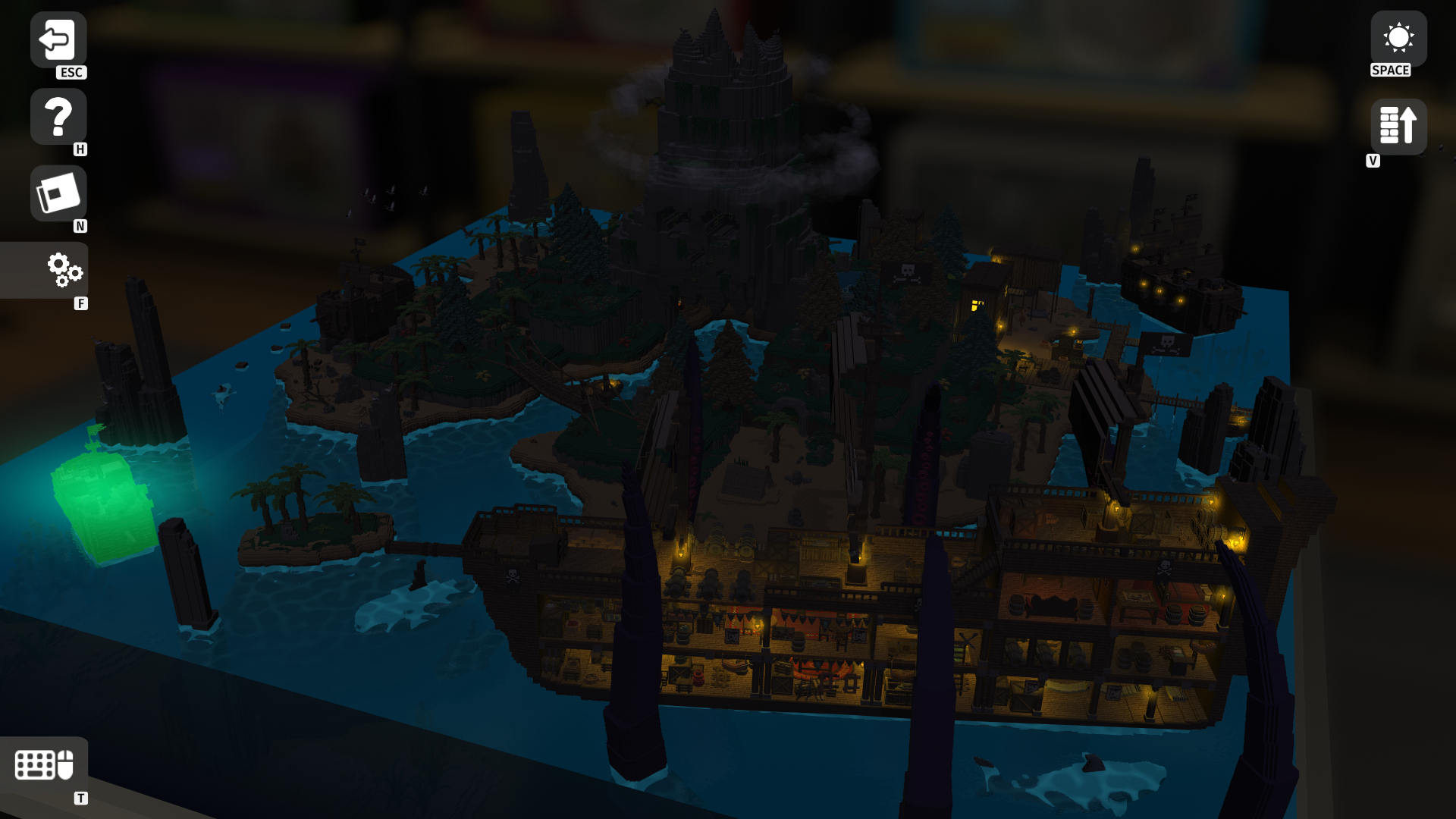The image size is (1456, 819).
Task: Click the ESC hotkey label
Action: (71, 74)
